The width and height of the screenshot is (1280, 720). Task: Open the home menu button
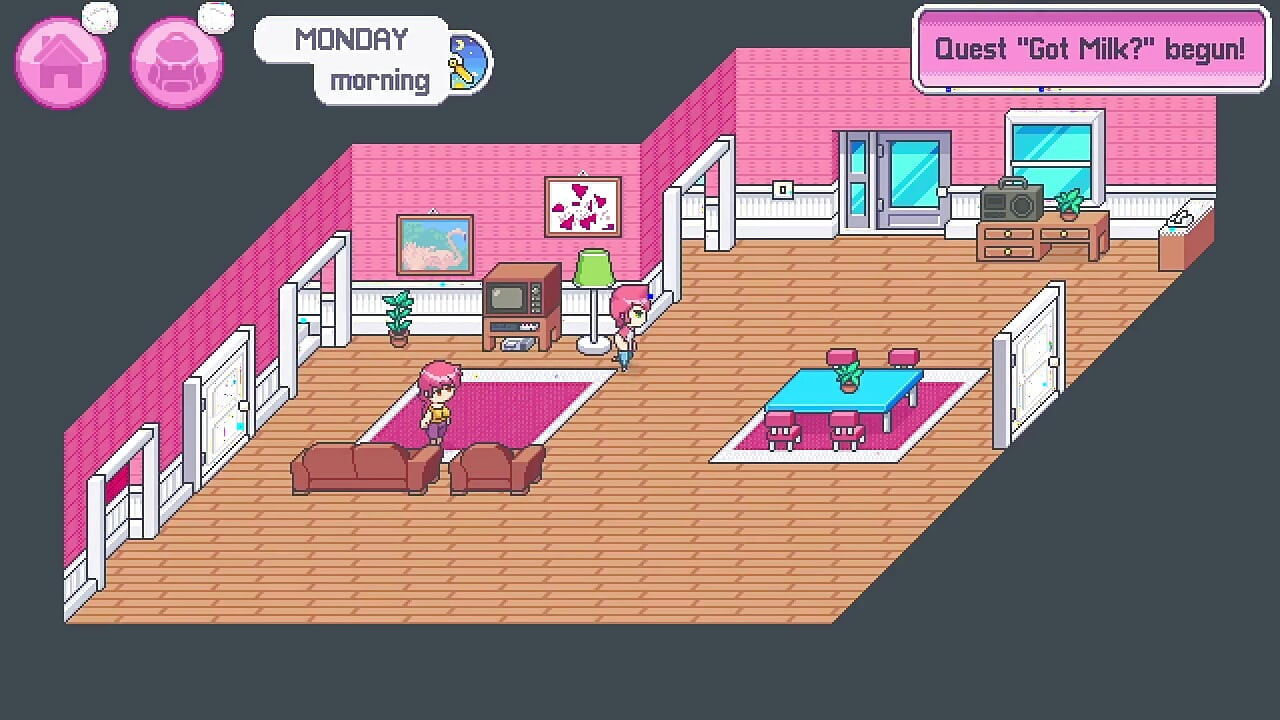click(x=60, y=62)
